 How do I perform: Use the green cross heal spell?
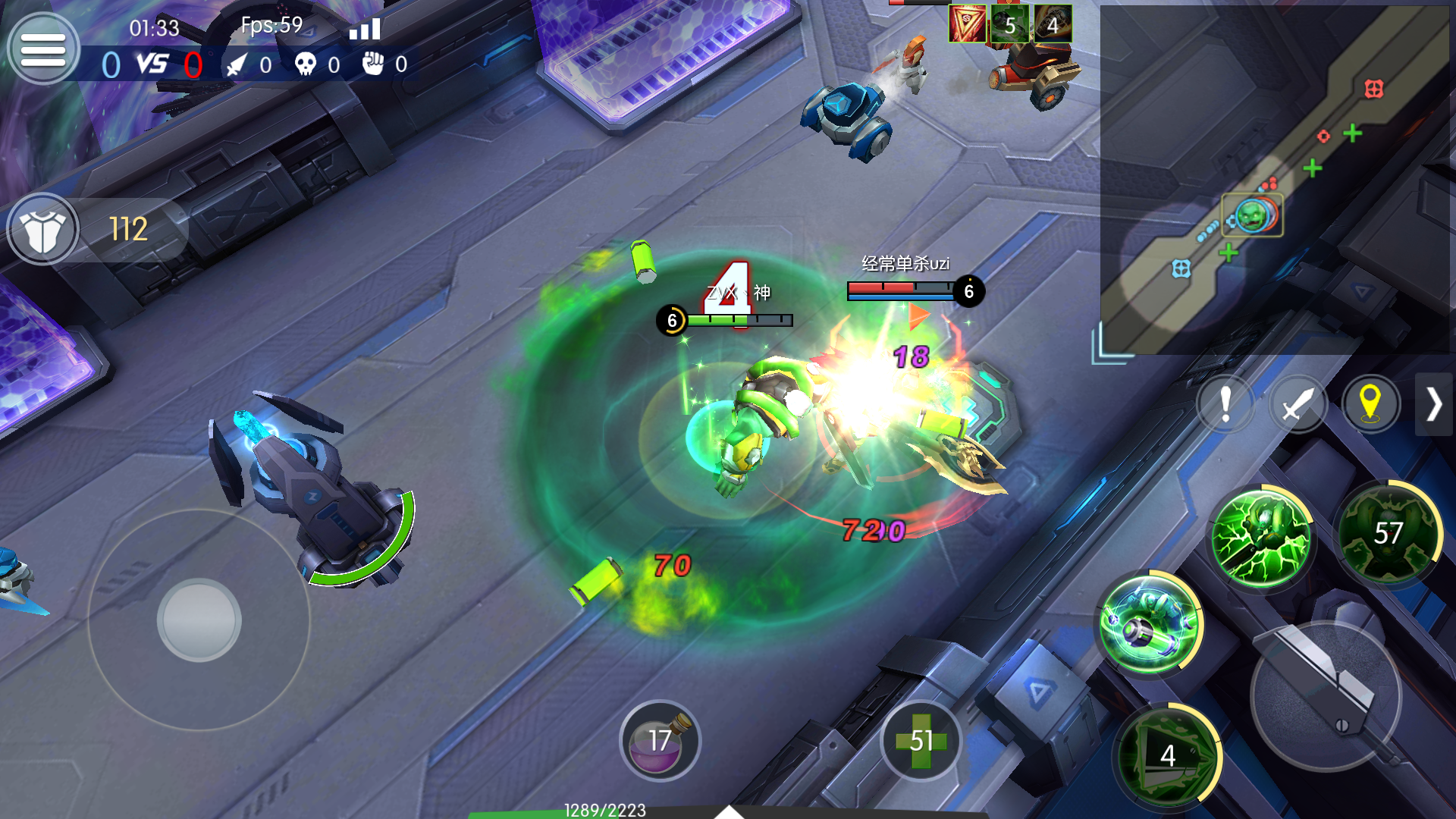(921, 740)
